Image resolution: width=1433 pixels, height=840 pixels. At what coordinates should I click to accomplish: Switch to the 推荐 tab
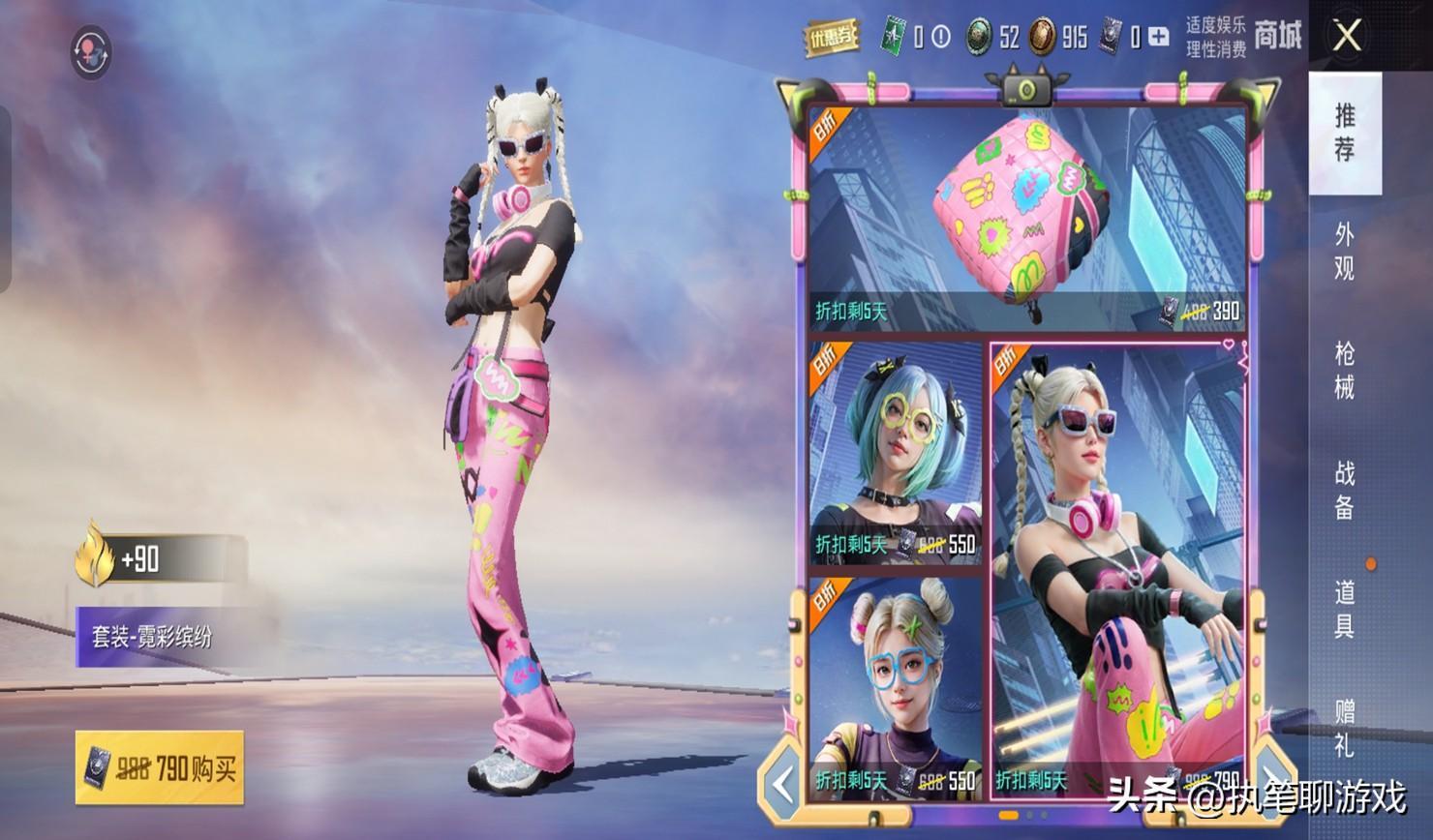pos(1344,133)
